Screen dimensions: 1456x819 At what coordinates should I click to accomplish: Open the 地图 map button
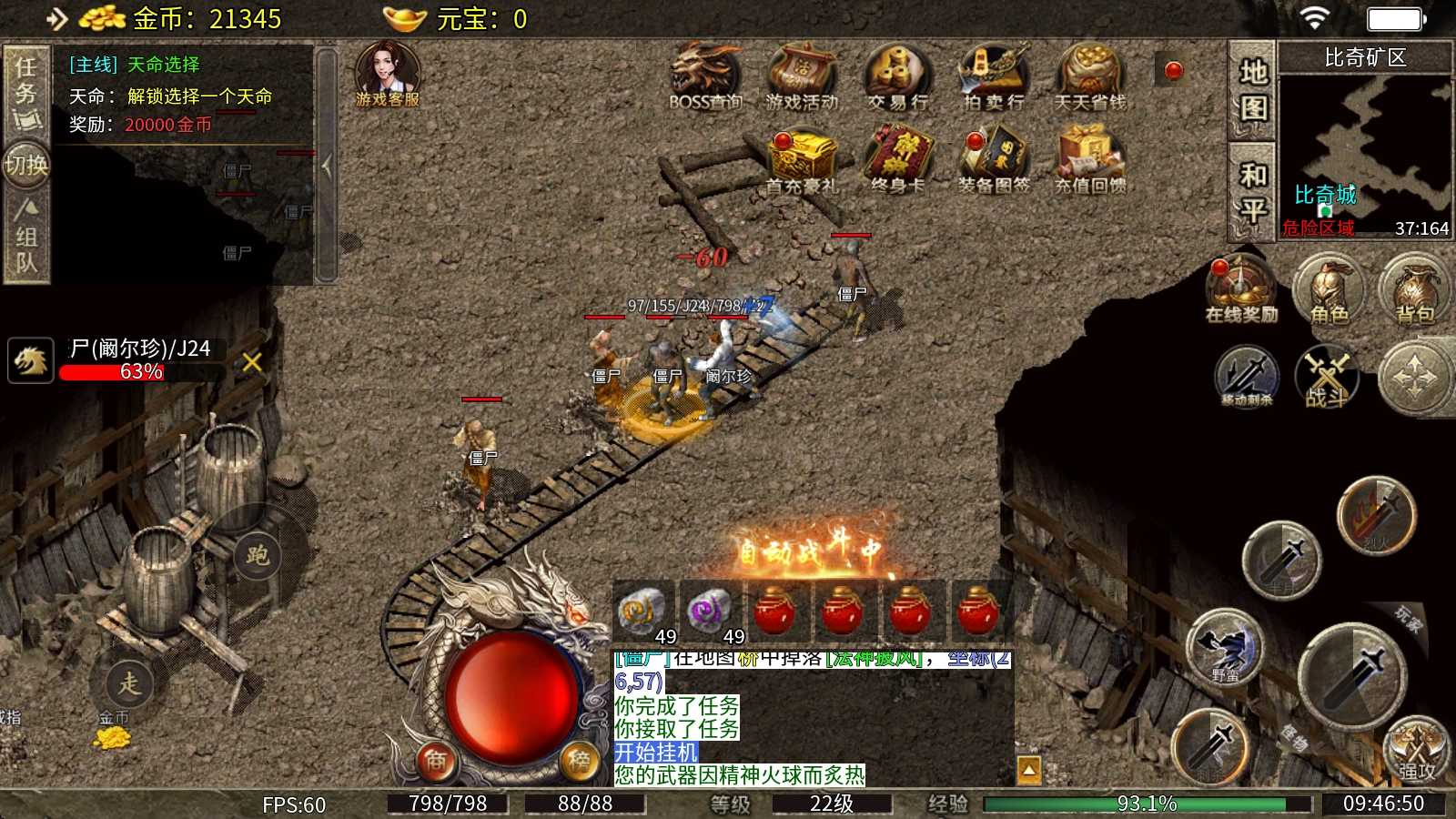tap(1253, 90)
